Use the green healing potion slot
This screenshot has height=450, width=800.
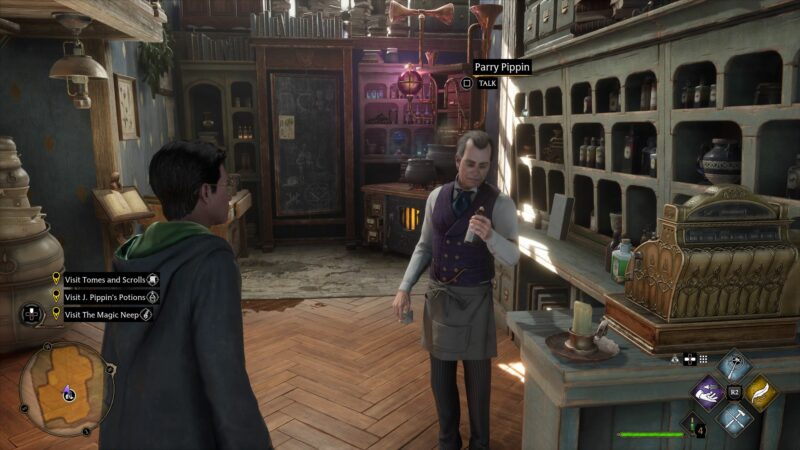(690, 425)
